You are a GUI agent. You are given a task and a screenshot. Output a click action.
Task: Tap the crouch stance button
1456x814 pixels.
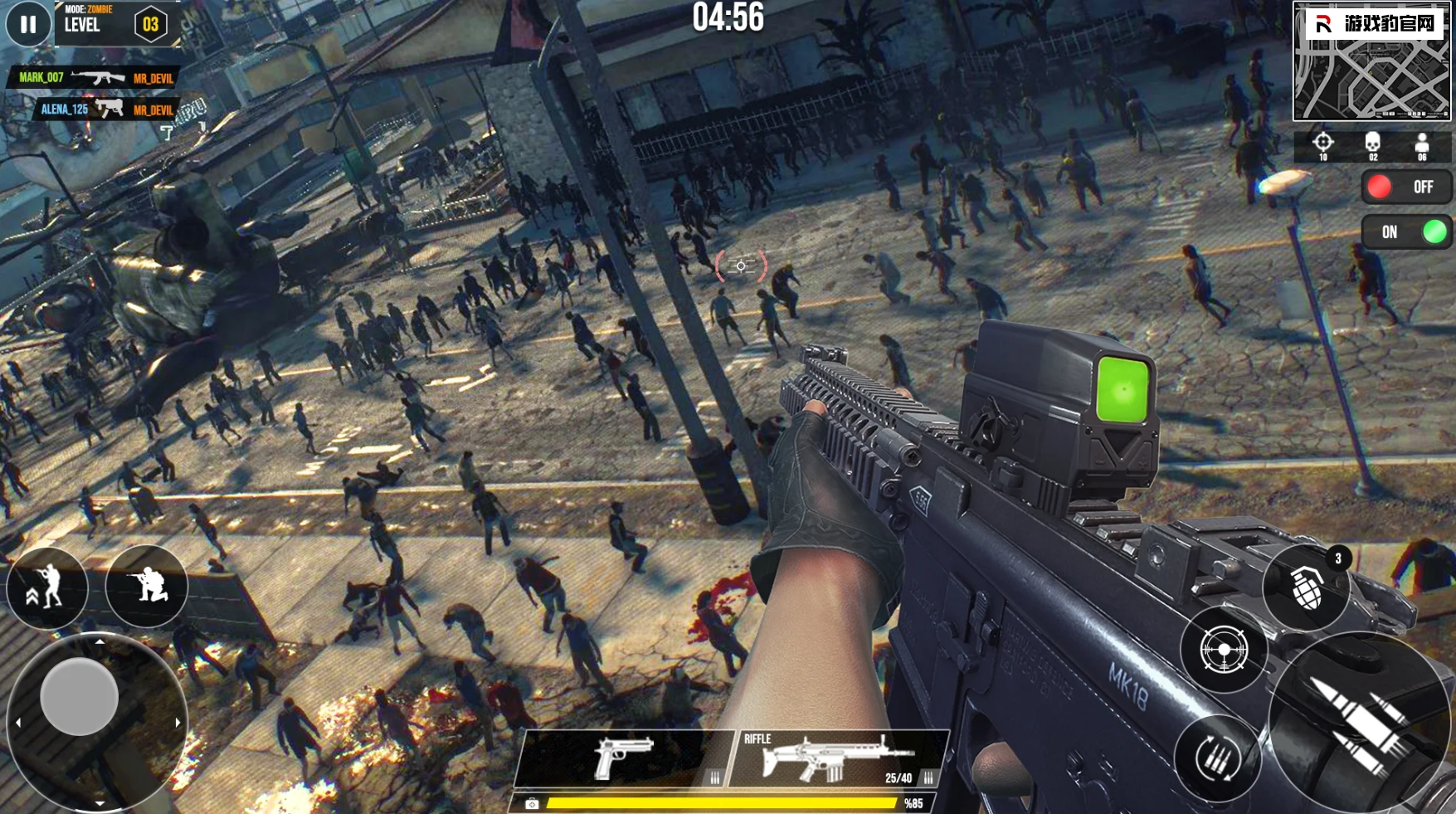click(x=147, y=587)
